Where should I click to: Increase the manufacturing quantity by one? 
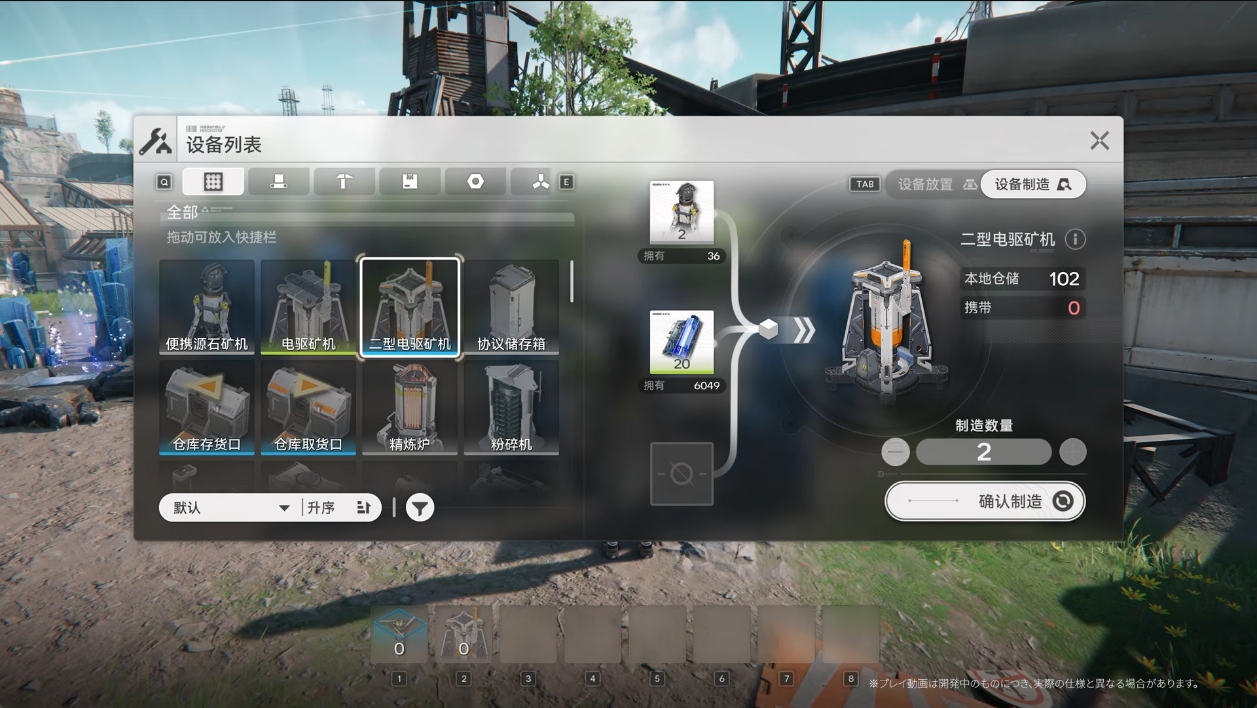coord(1072,452)
